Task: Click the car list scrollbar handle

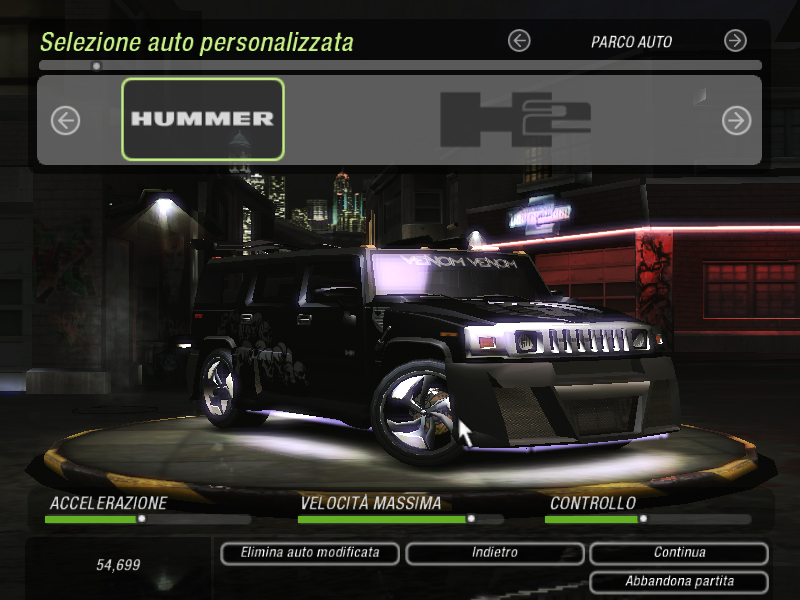Action: [x=96, y=66]
